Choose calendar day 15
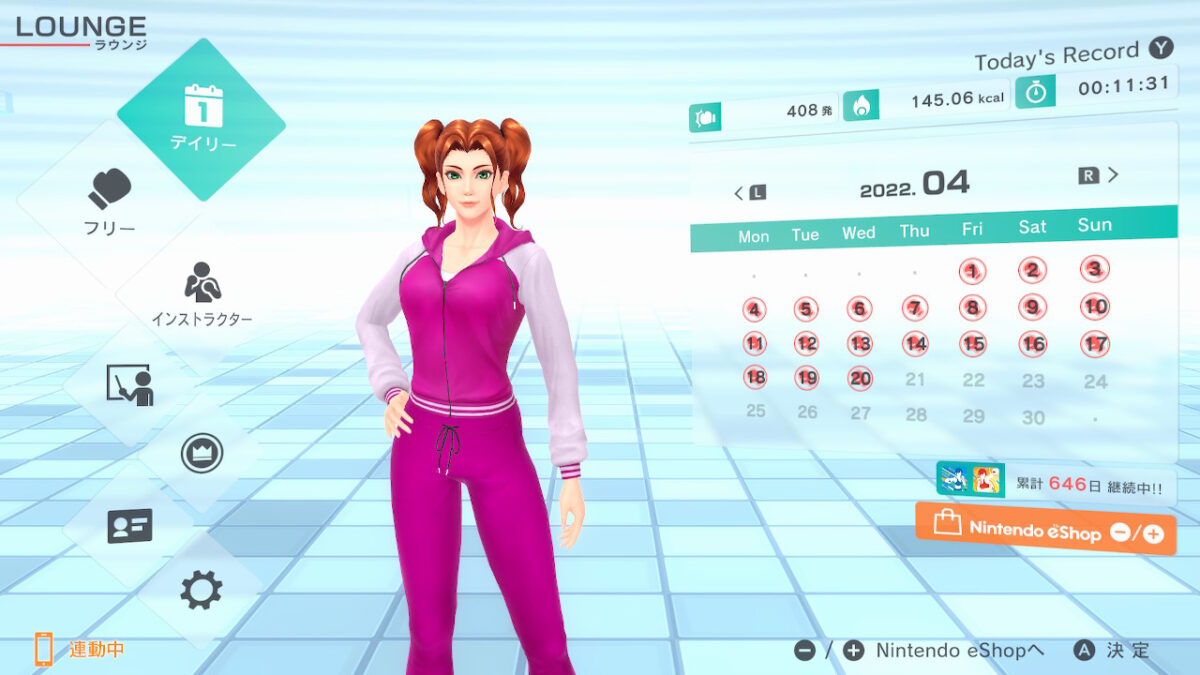Viewport: 1200px width, 675px height. (x=972, y=344)
